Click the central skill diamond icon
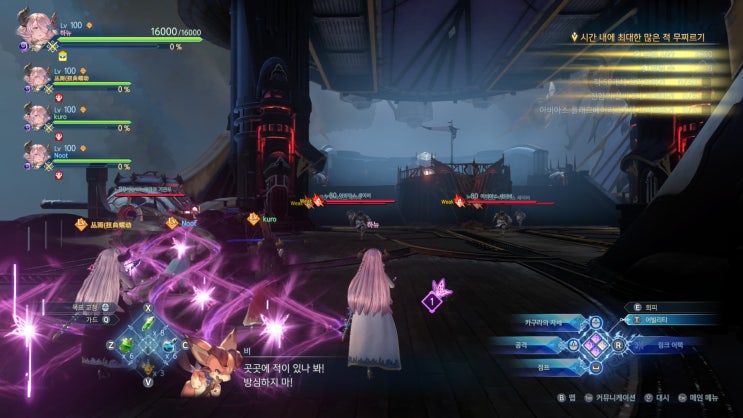Viewport: 743px width, 418px height. point(596,345)
